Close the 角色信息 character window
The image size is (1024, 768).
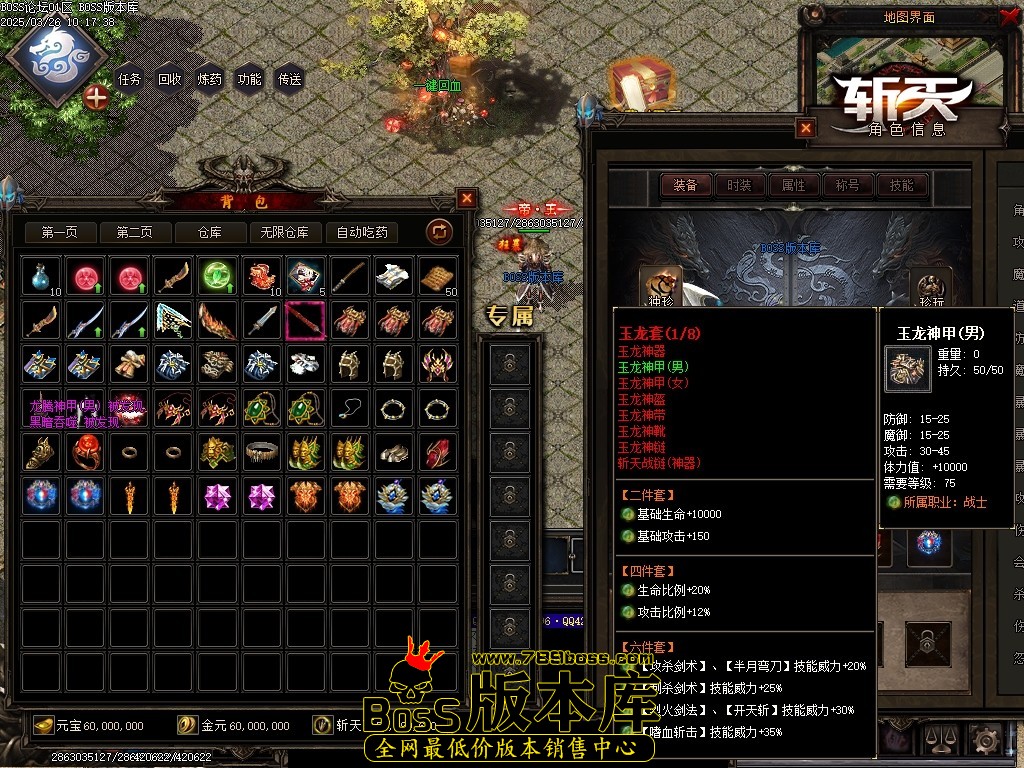click(x=806, y=128)
